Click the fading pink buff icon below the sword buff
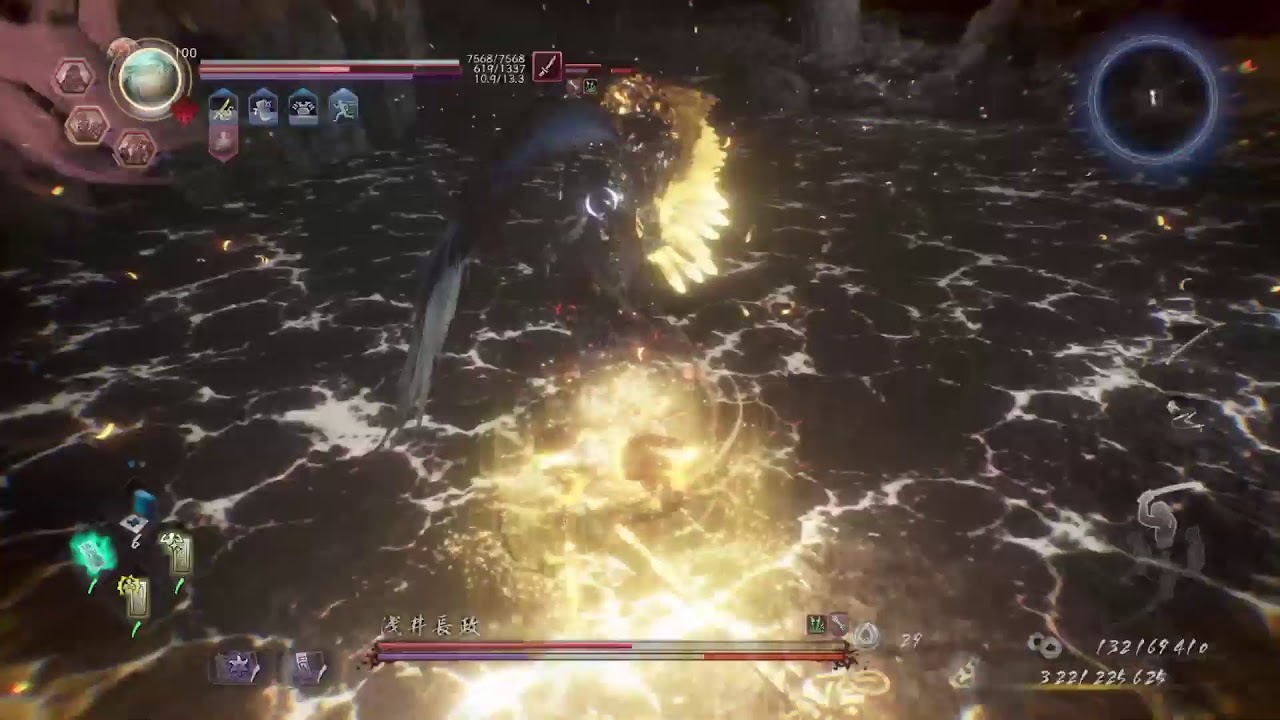Viewport: 1280px width, 720px height. [x=221, y=141]
